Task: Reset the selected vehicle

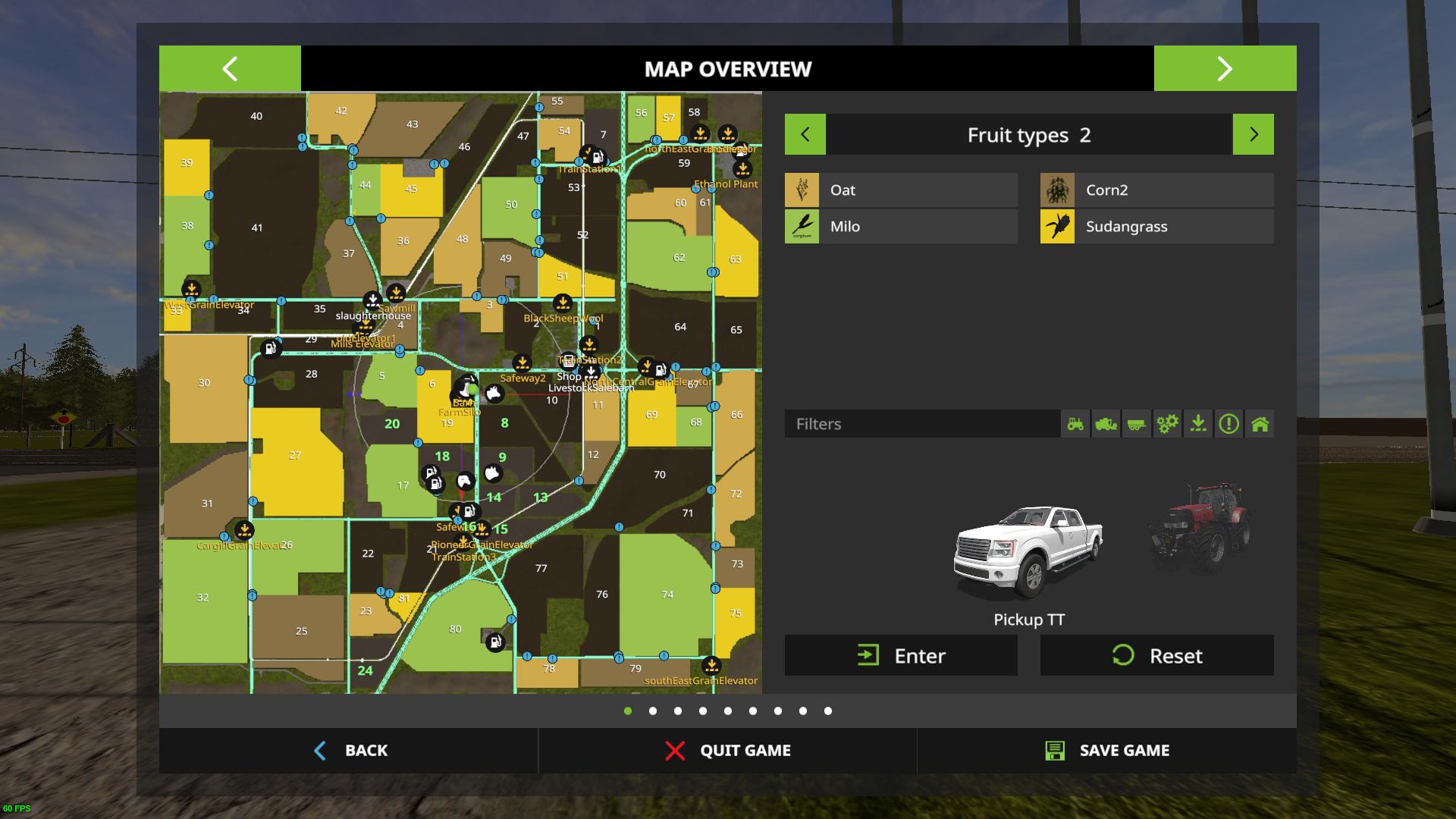Action: point(1156,655)
